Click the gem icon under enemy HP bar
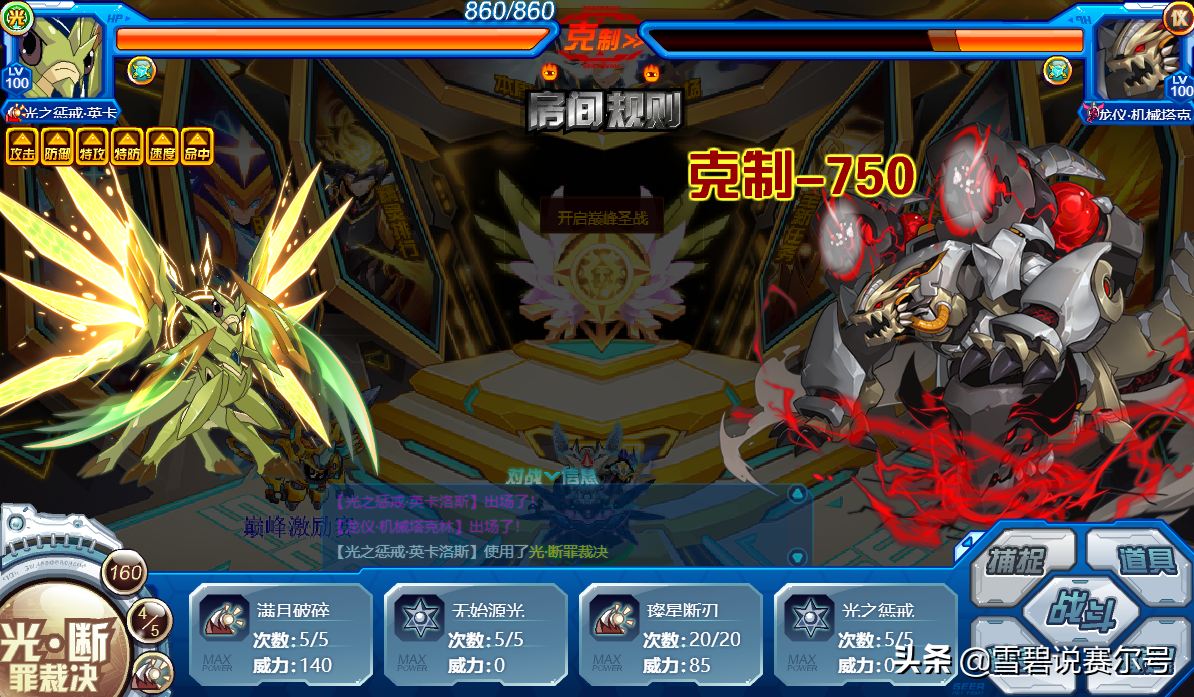1194x697 pixels. (1057, 70)
